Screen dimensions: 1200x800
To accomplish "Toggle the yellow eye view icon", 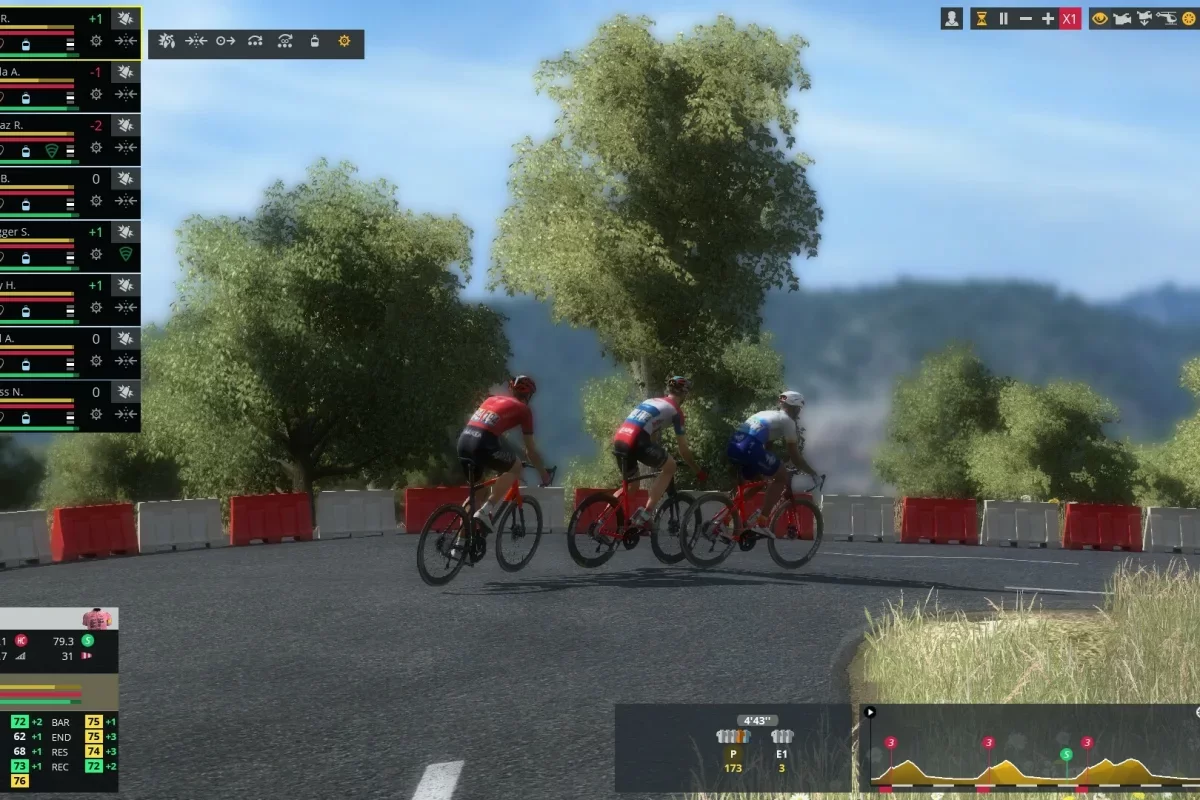I will [x=1100, y=18].
